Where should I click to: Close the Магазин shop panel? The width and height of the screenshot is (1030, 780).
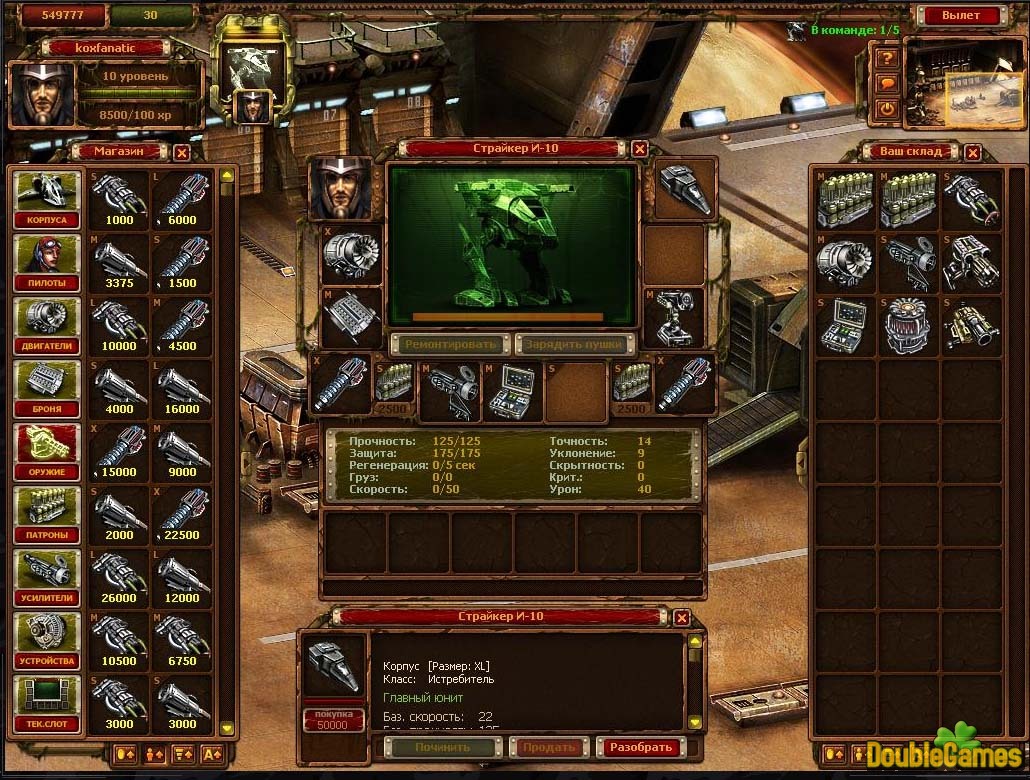coord(181,152)
